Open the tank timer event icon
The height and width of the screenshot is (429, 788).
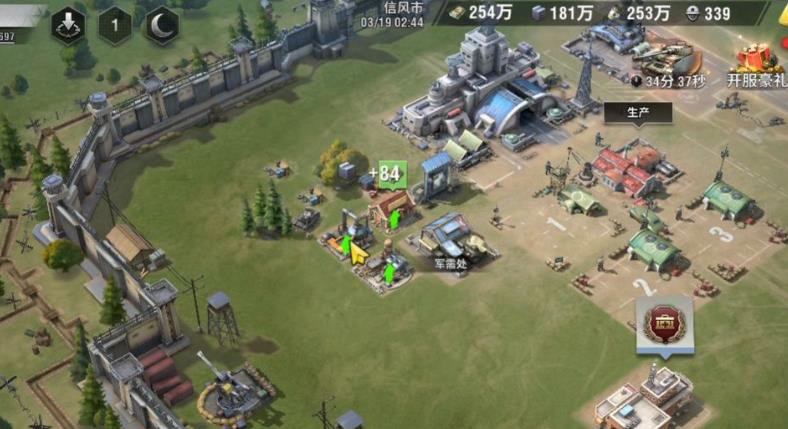point(664,62)
